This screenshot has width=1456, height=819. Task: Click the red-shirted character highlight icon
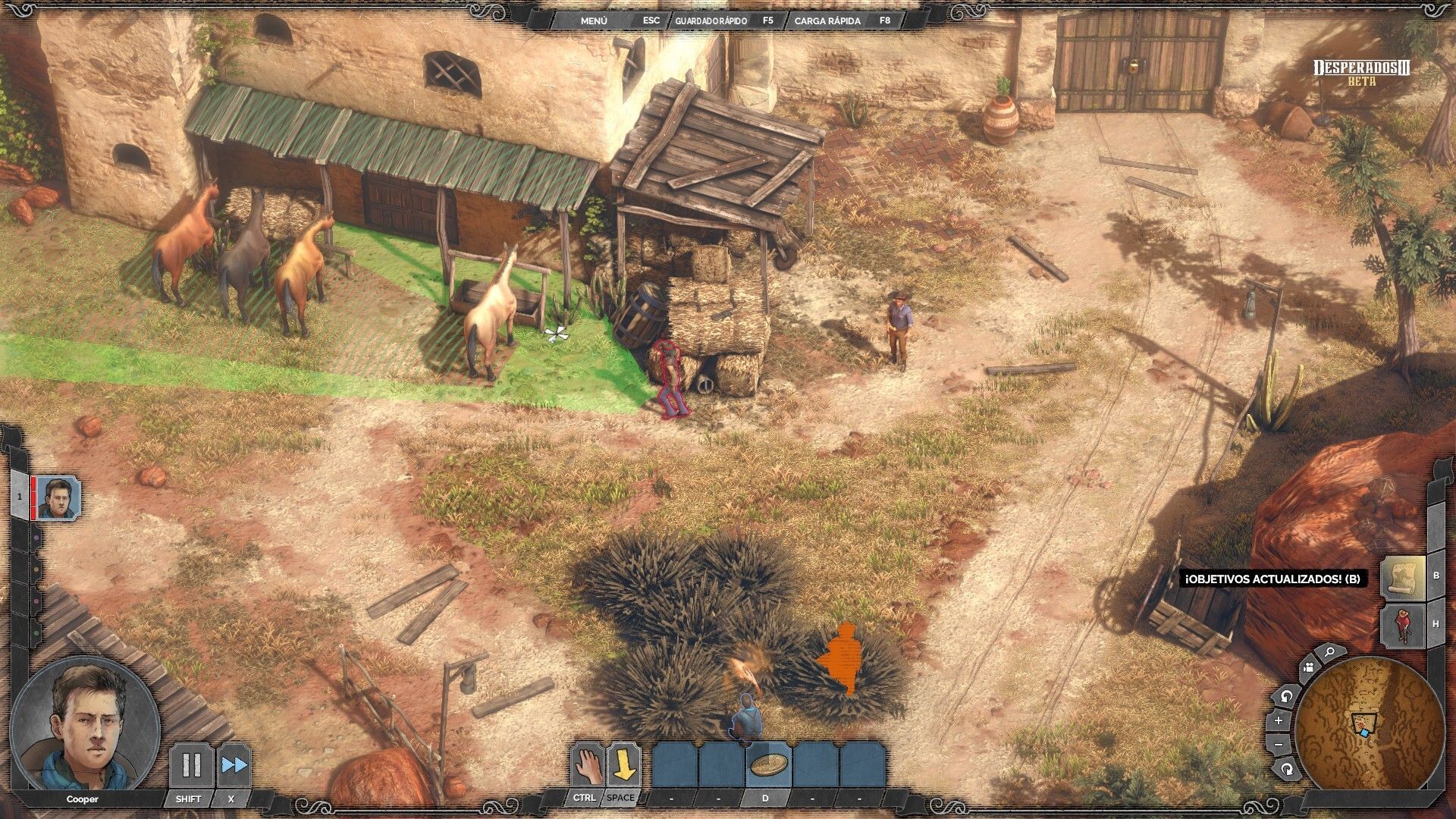(1401, 624)
